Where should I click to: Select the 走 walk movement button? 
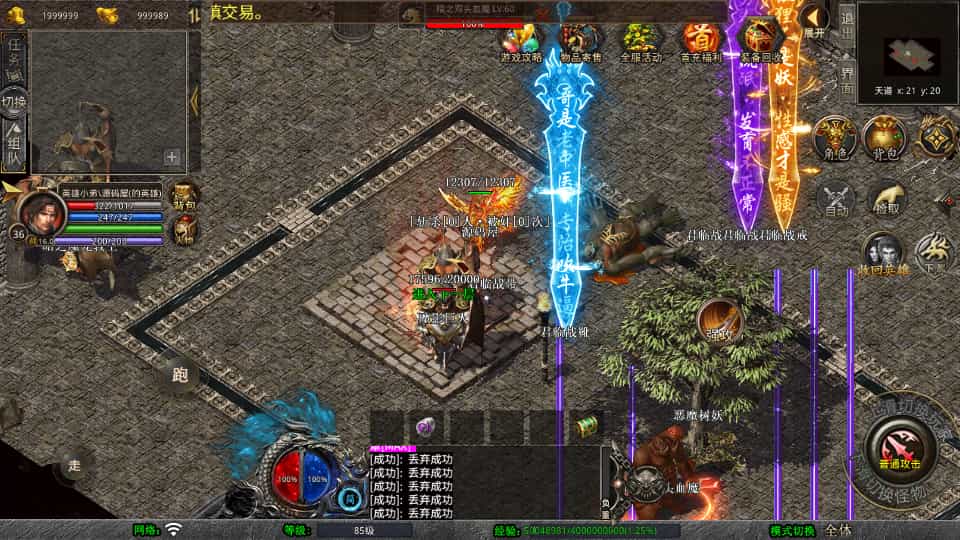point(74,464)
